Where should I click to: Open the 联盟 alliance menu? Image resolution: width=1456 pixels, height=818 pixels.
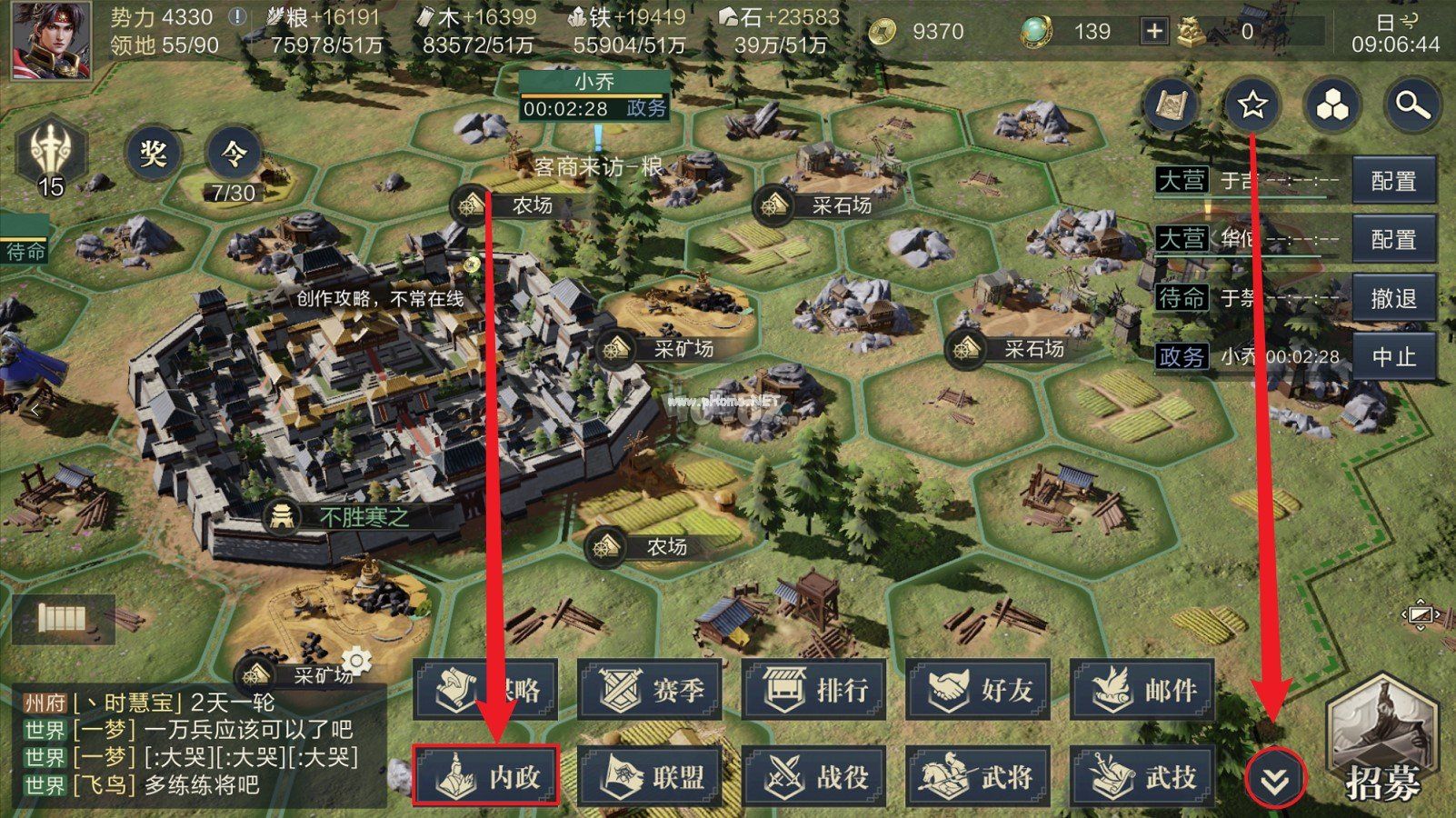[651, 777]
